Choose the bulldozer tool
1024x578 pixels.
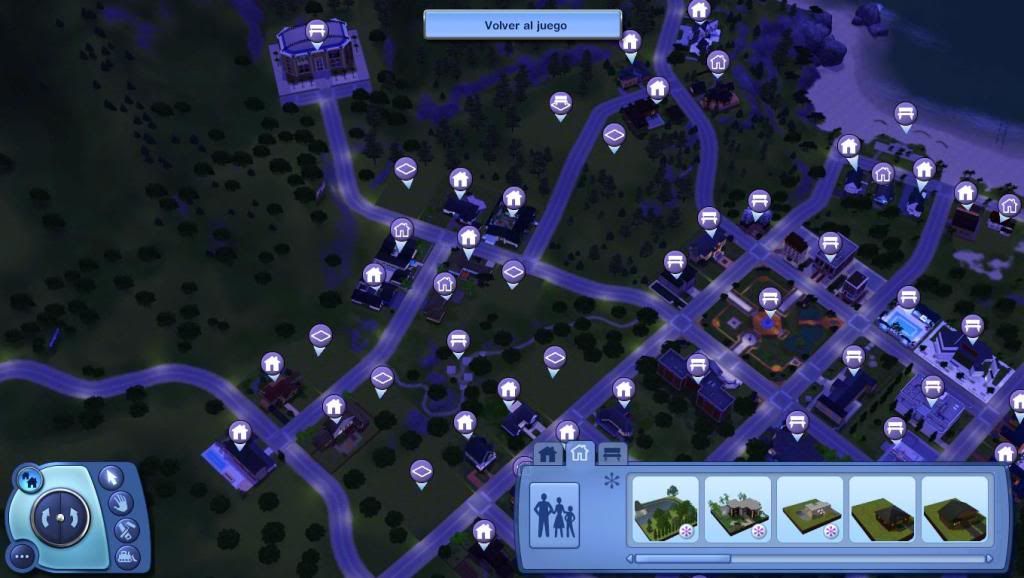[127, 555]
